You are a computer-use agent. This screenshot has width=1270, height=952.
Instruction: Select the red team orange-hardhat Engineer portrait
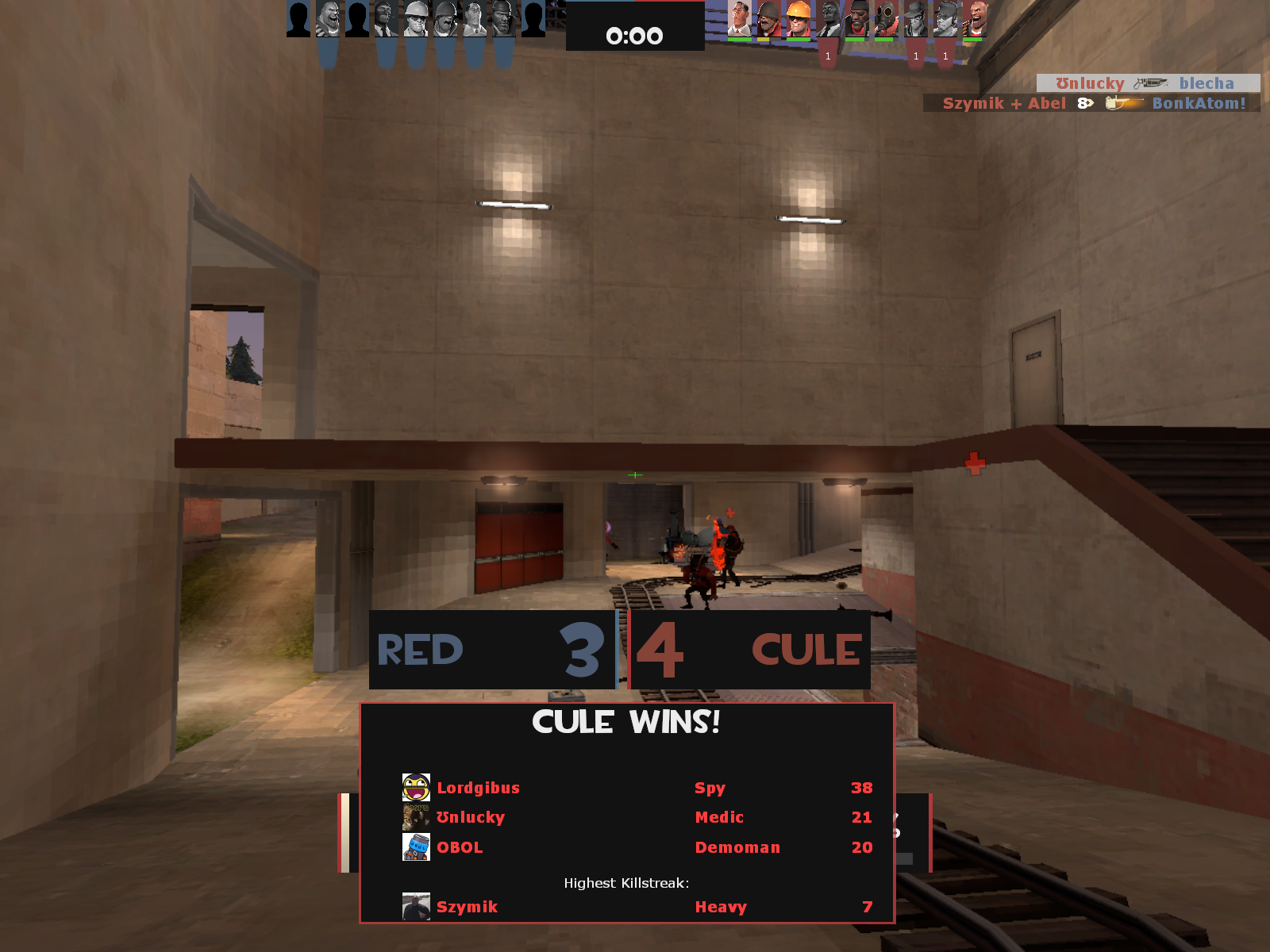[x=799, y=19]
